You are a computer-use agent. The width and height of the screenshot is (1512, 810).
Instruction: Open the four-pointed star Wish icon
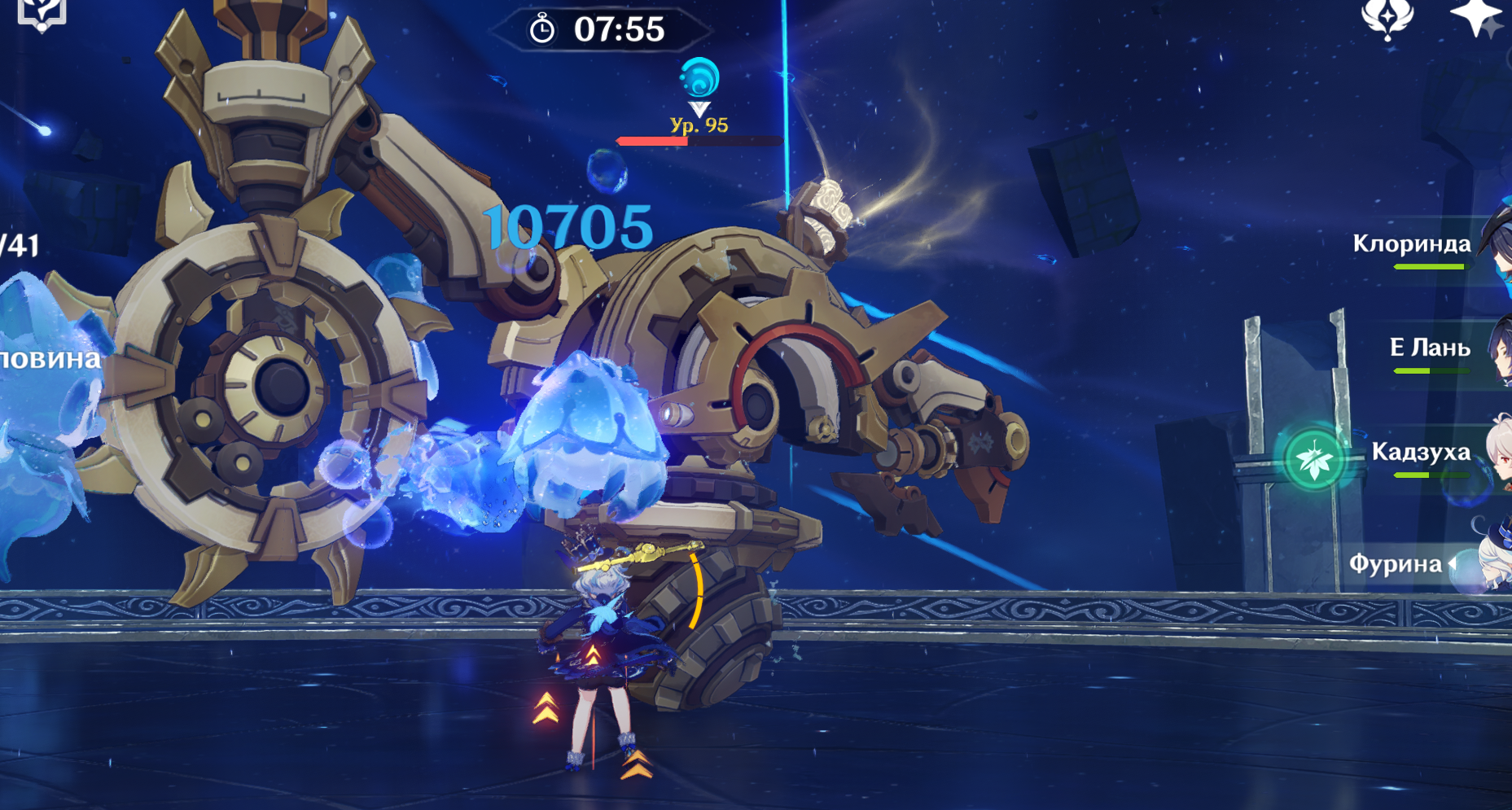click(x=1476, y=16)
